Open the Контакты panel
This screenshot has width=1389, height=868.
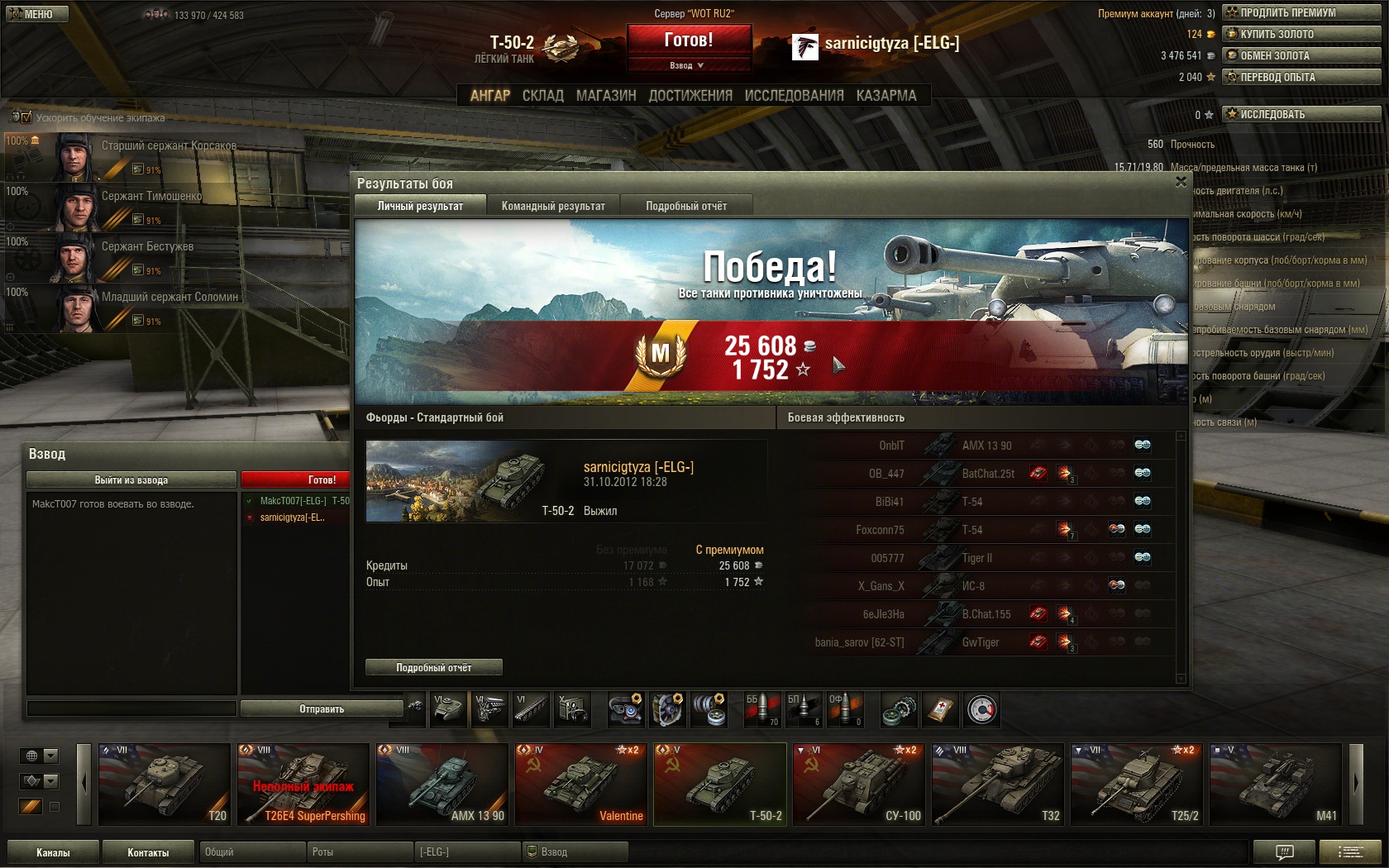(x=148, y=852)
